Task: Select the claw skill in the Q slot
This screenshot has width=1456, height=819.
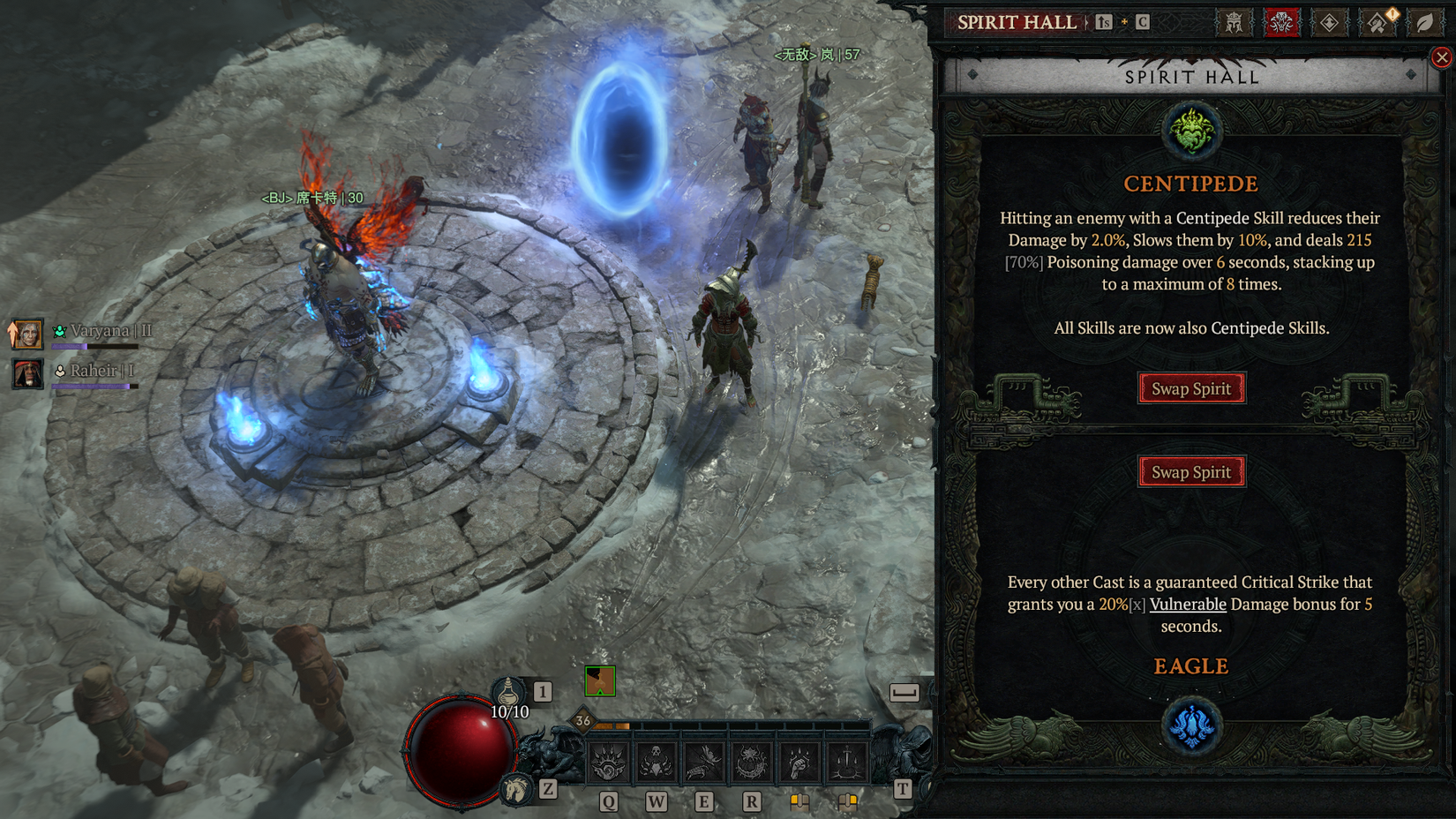Action: click(609, 761)
